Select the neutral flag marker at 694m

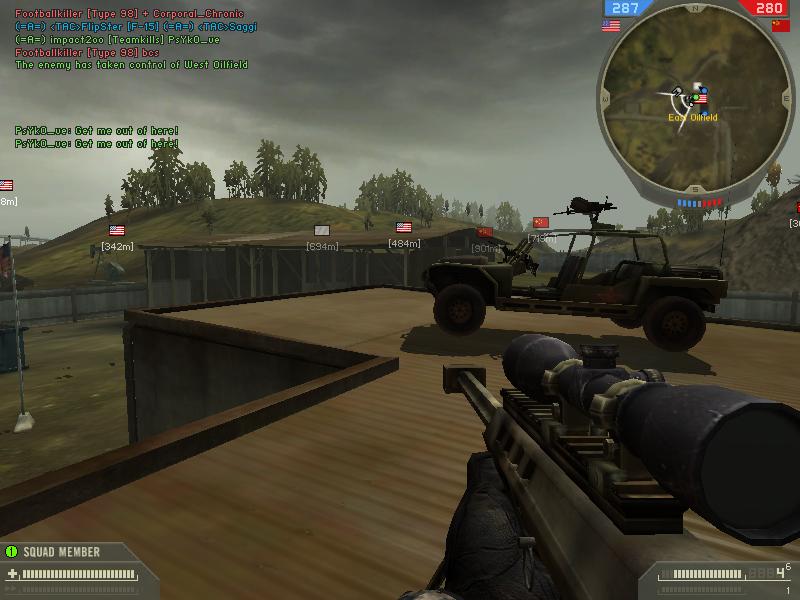coord(322,231)
